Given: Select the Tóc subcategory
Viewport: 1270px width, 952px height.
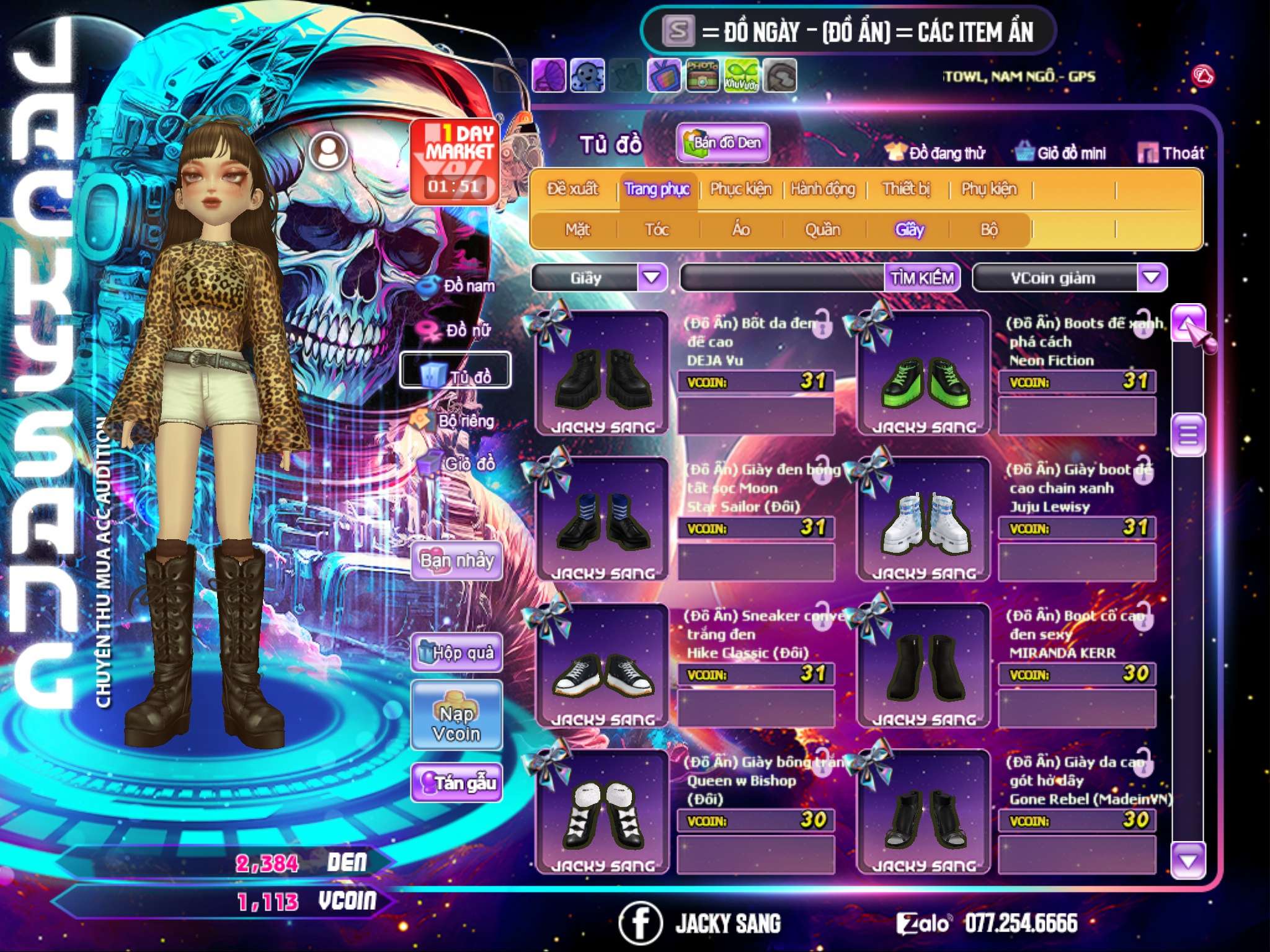Looking at the screenshot, I should click(657, 230).
